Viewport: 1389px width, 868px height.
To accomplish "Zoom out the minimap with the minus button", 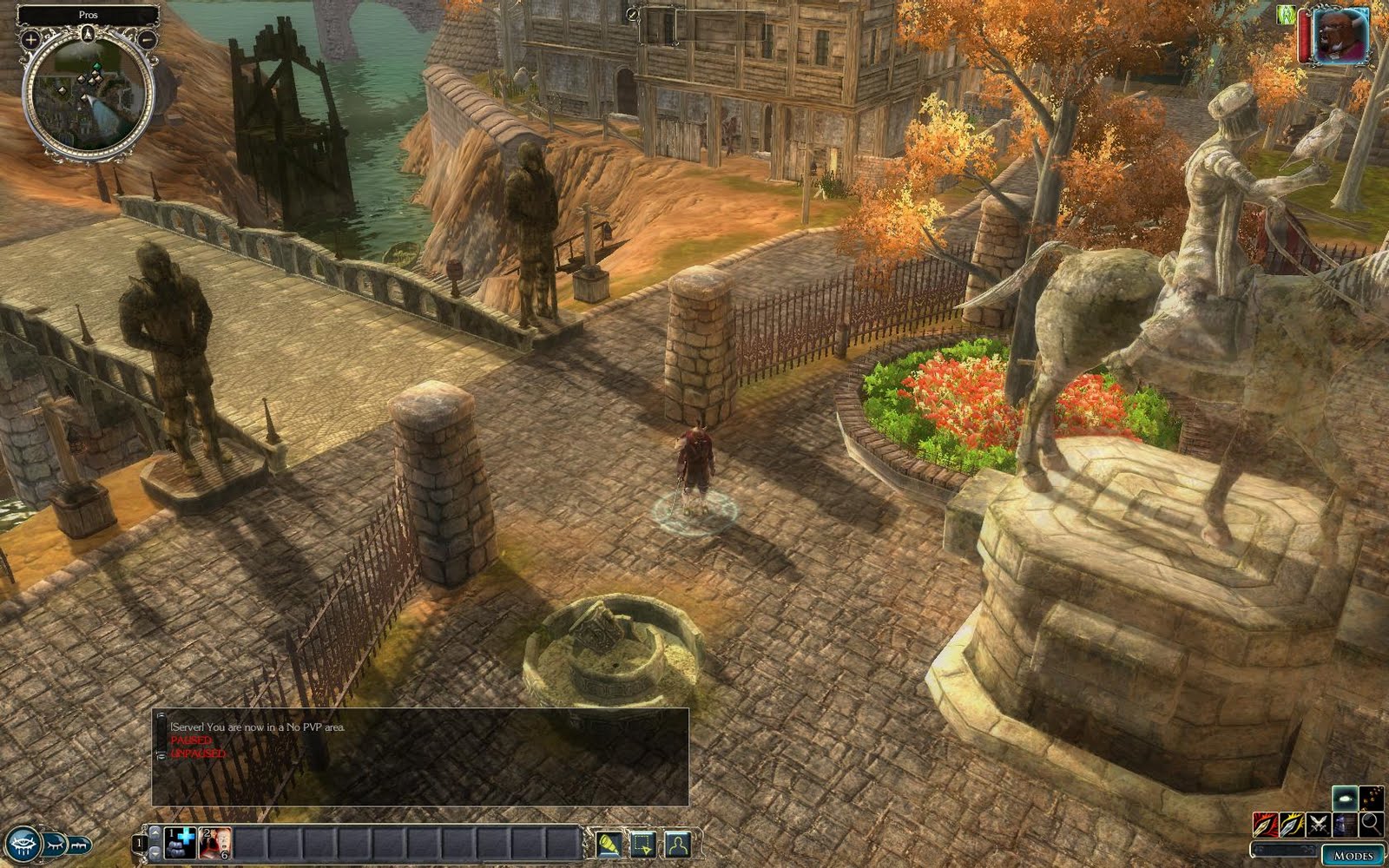I will [148, 39].
